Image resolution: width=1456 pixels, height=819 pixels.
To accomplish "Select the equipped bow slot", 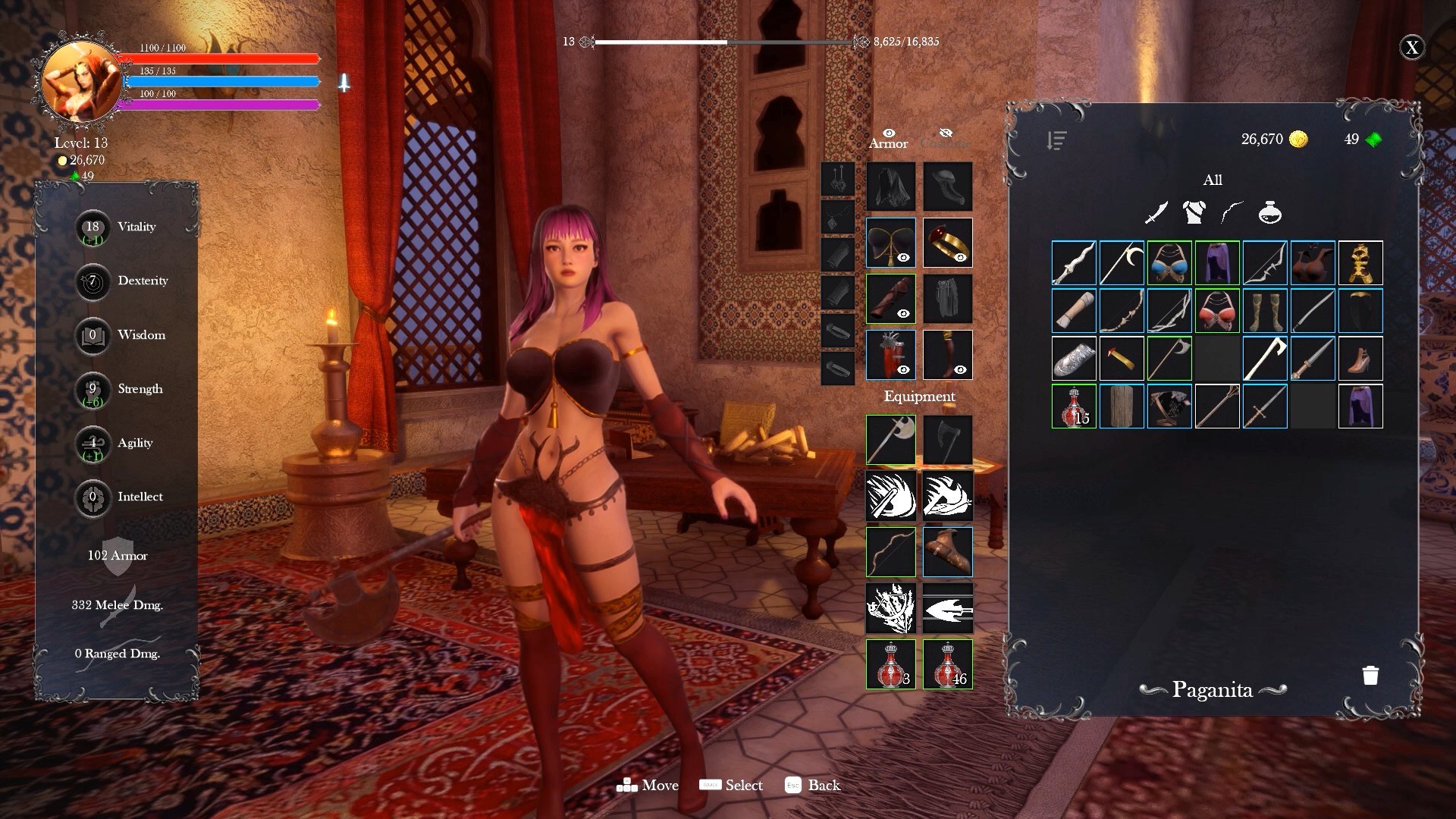I will [890, 552].
